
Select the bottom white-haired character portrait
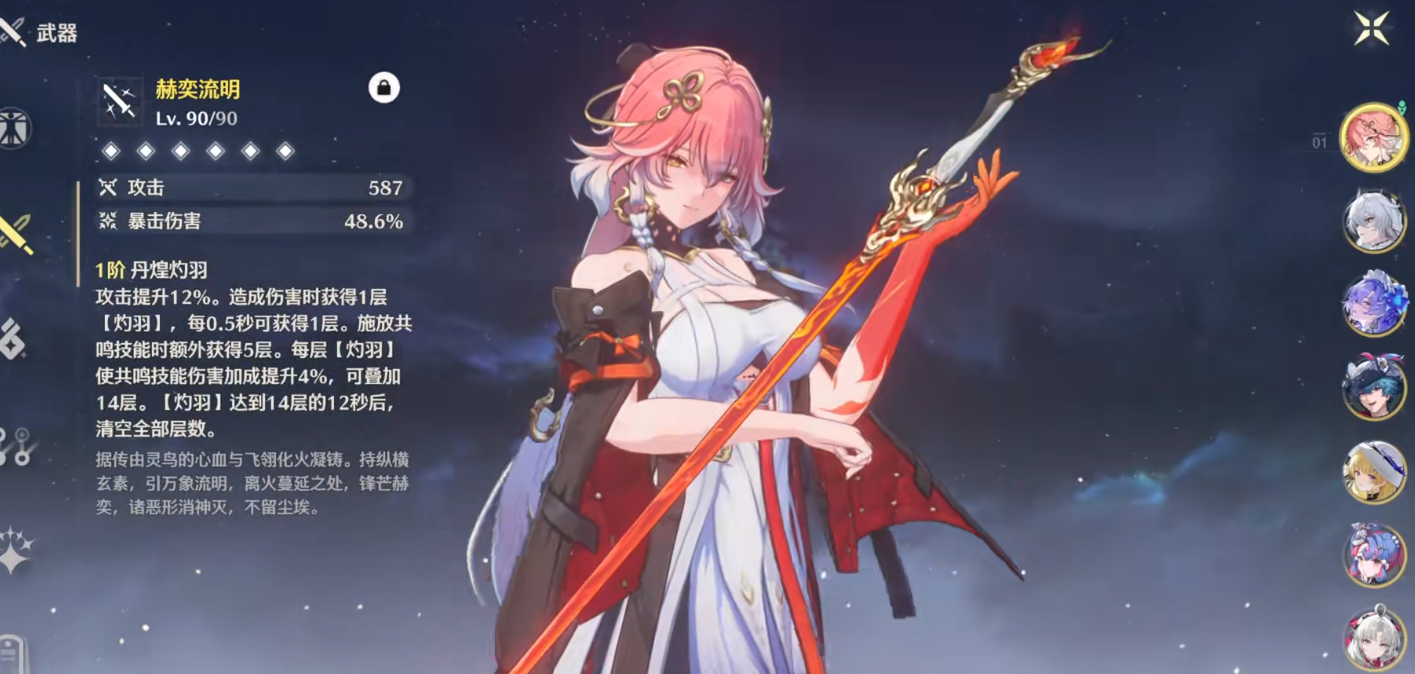click(1374, 638)
